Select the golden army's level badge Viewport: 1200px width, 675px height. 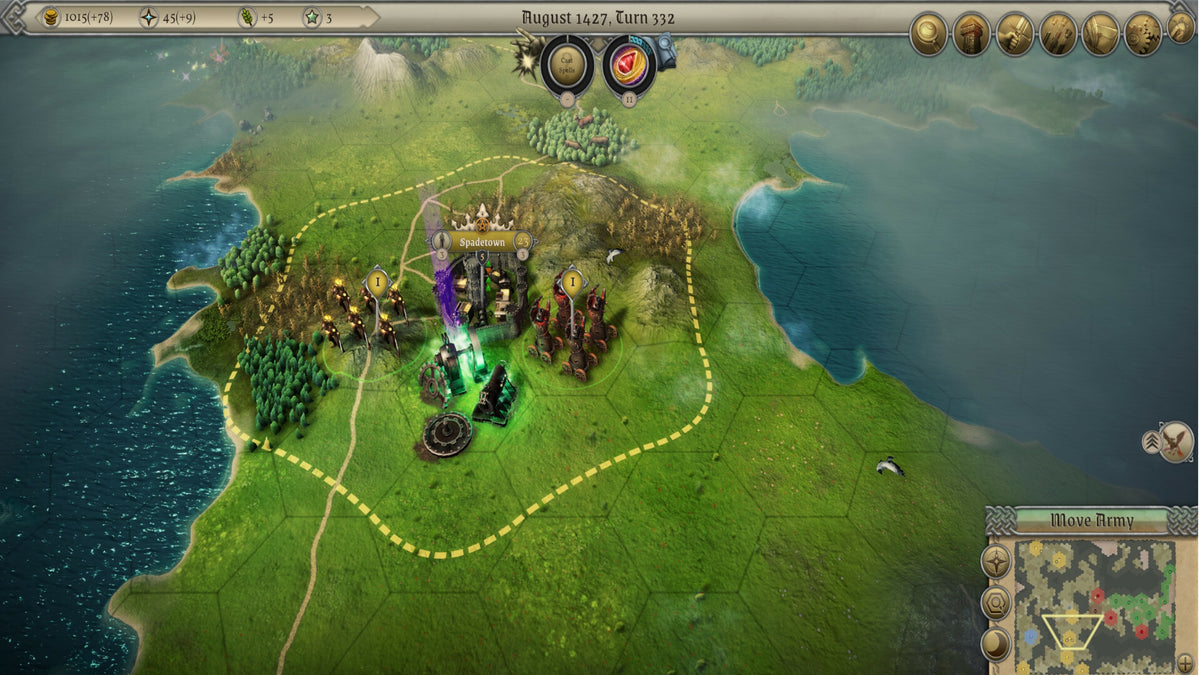(x=377, y=283)
